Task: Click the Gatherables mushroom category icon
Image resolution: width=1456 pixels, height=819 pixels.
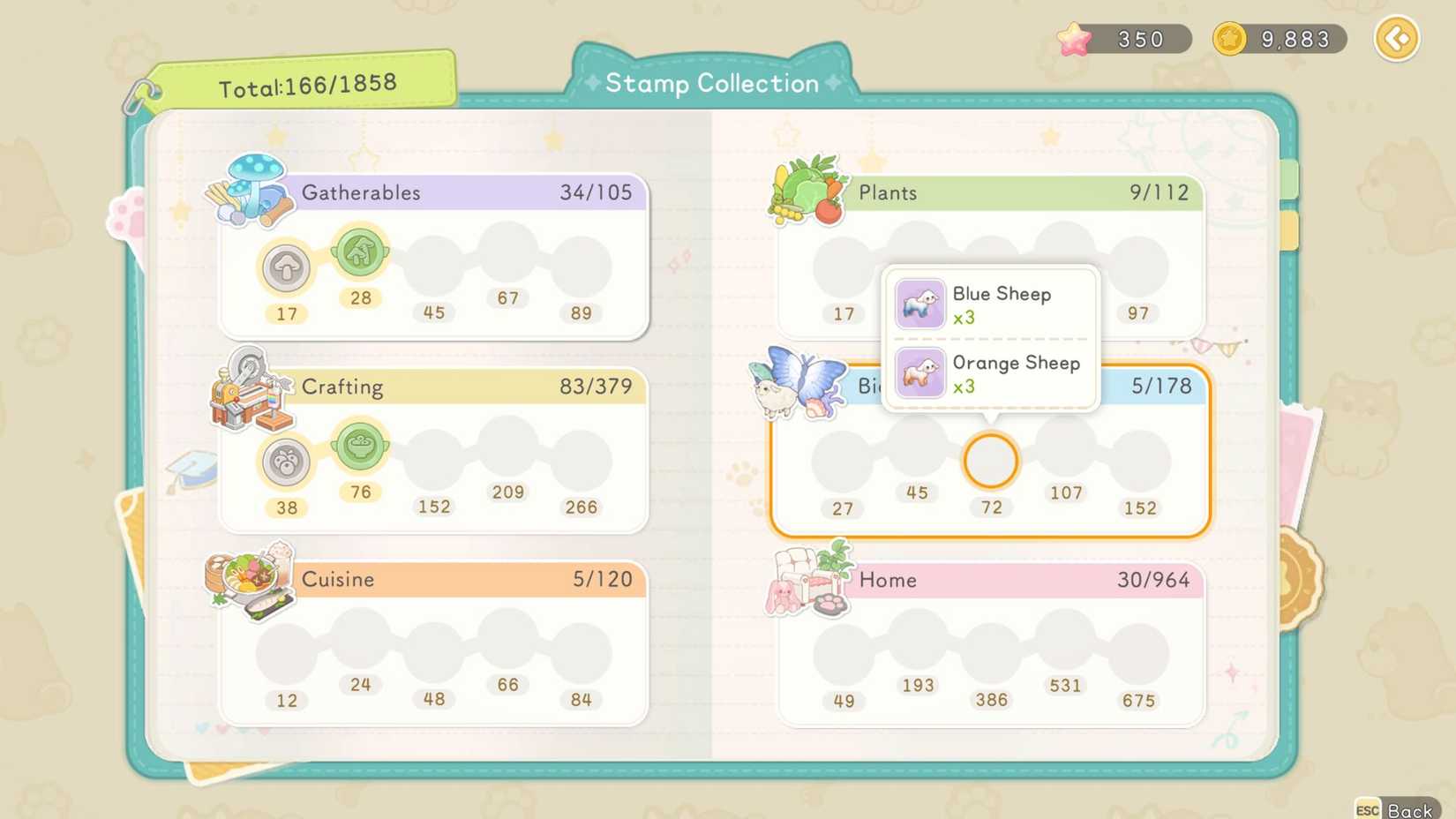Action: point(250,190)
